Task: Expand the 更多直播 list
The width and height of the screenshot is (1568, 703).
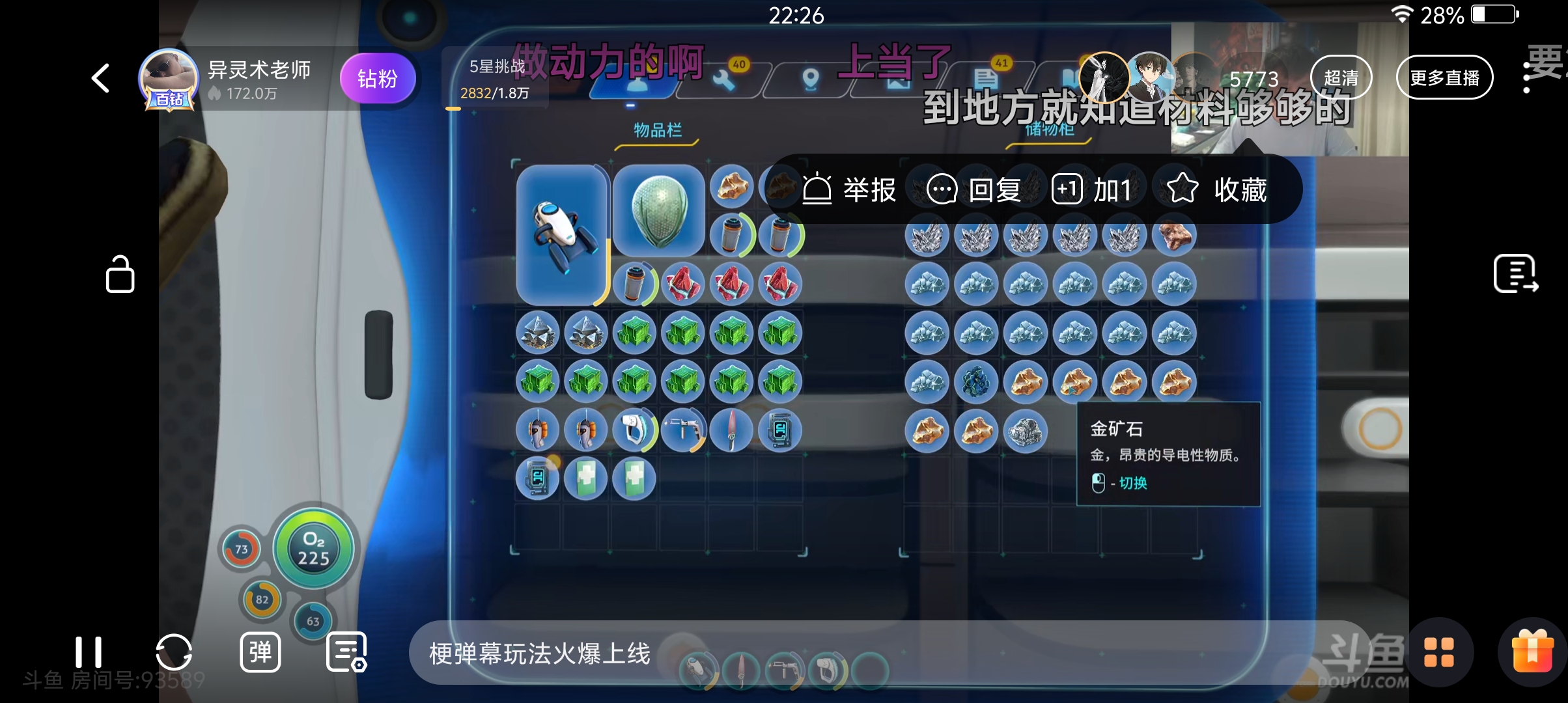Action: [1445, 77]
